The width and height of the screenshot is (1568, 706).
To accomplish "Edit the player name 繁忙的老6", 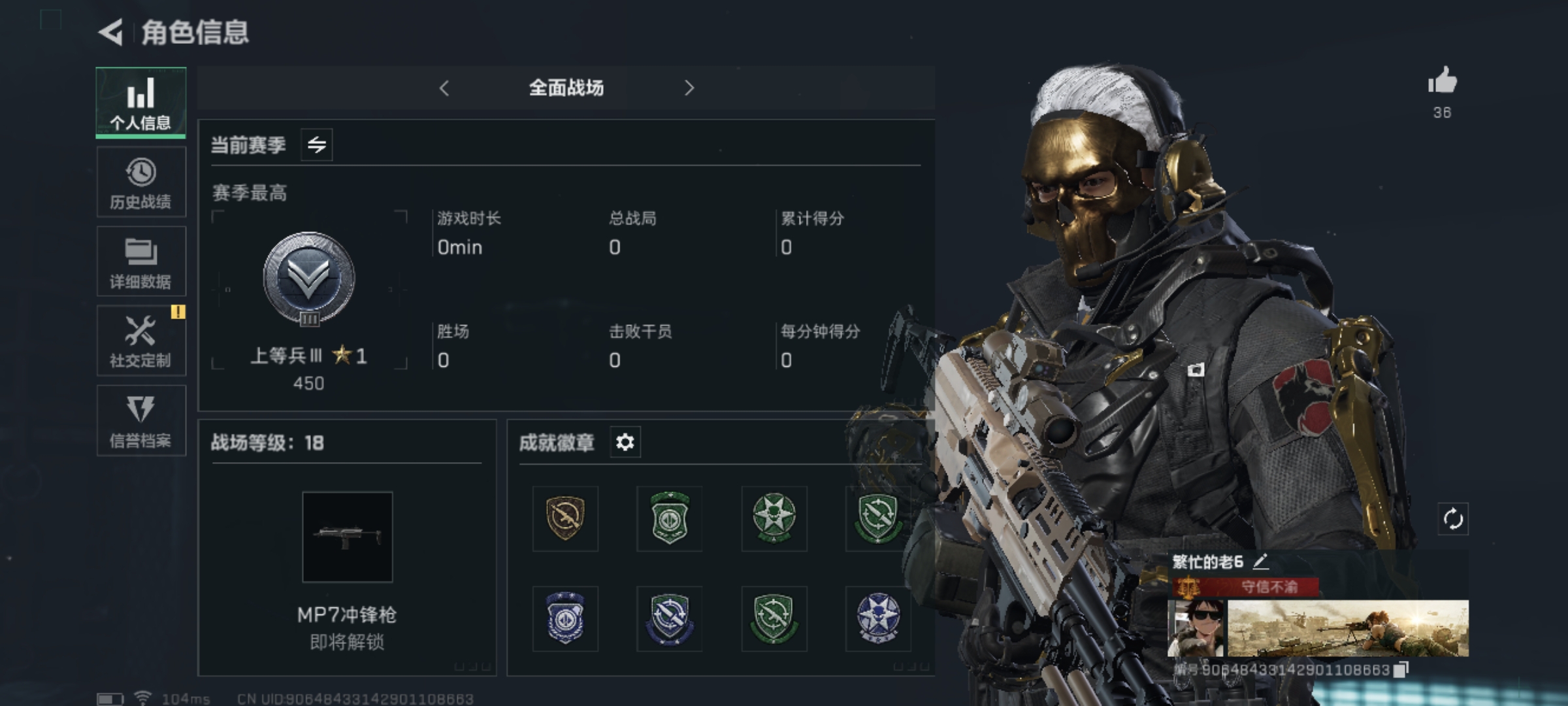I will (1260, 561).
